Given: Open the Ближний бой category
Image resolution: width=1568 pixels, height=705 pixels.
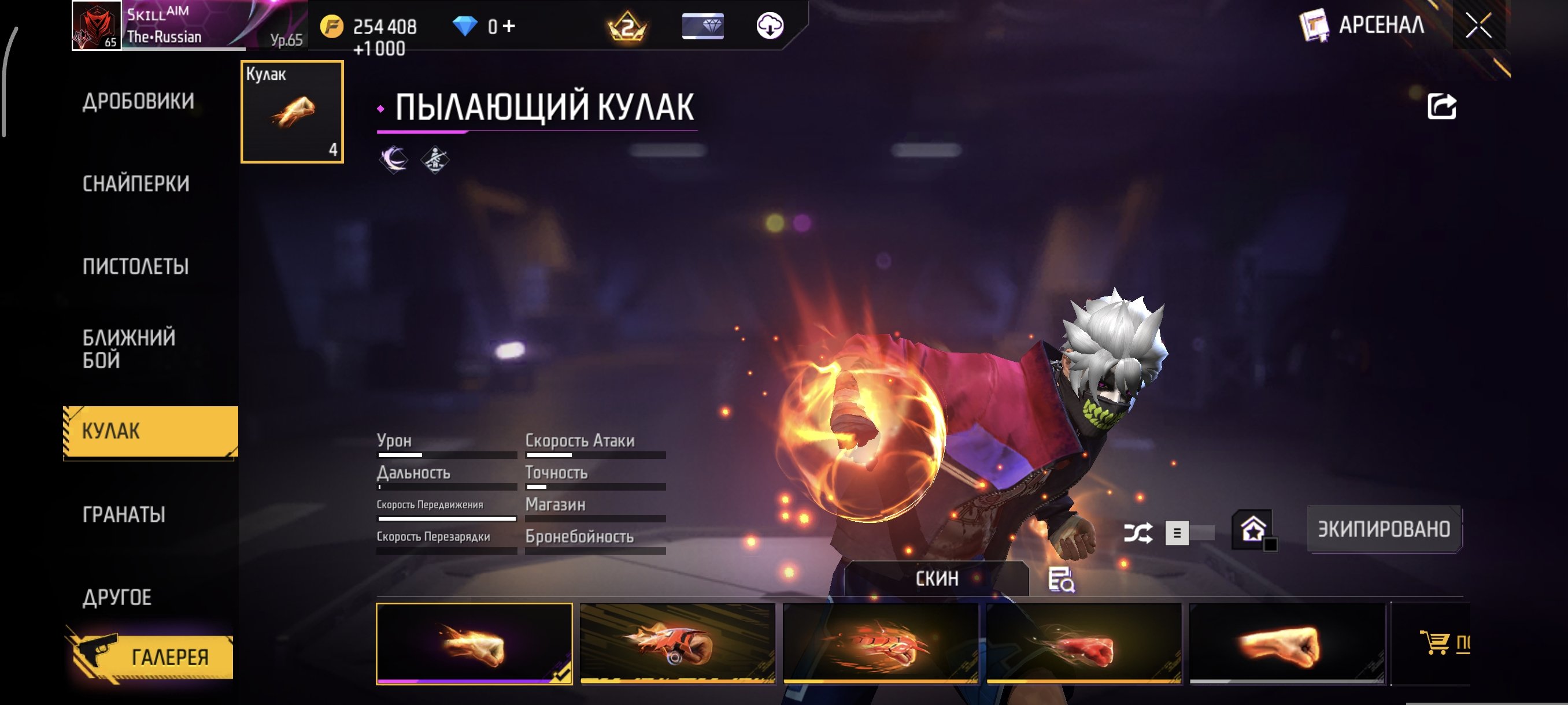Looking at the screenshot, I should tap(129, 348).
